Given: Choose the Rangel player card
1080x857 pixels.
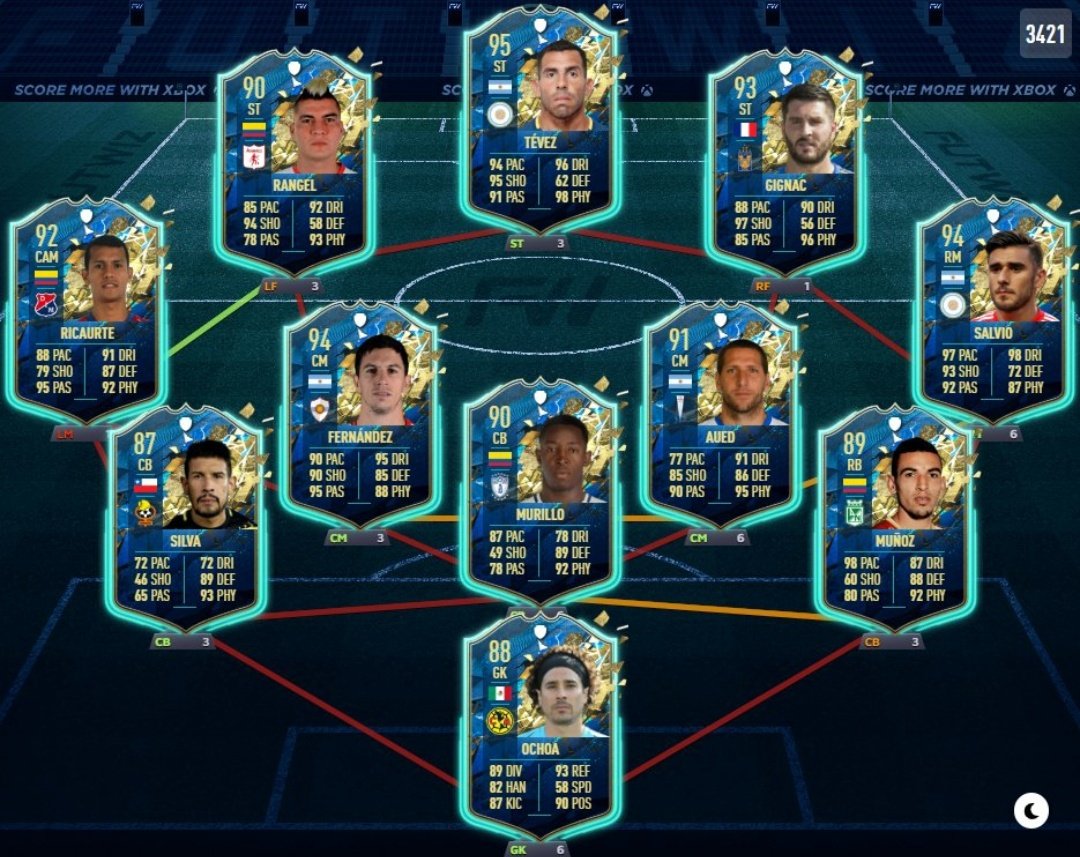Looking at the screenshot, I should pos(293,160).
